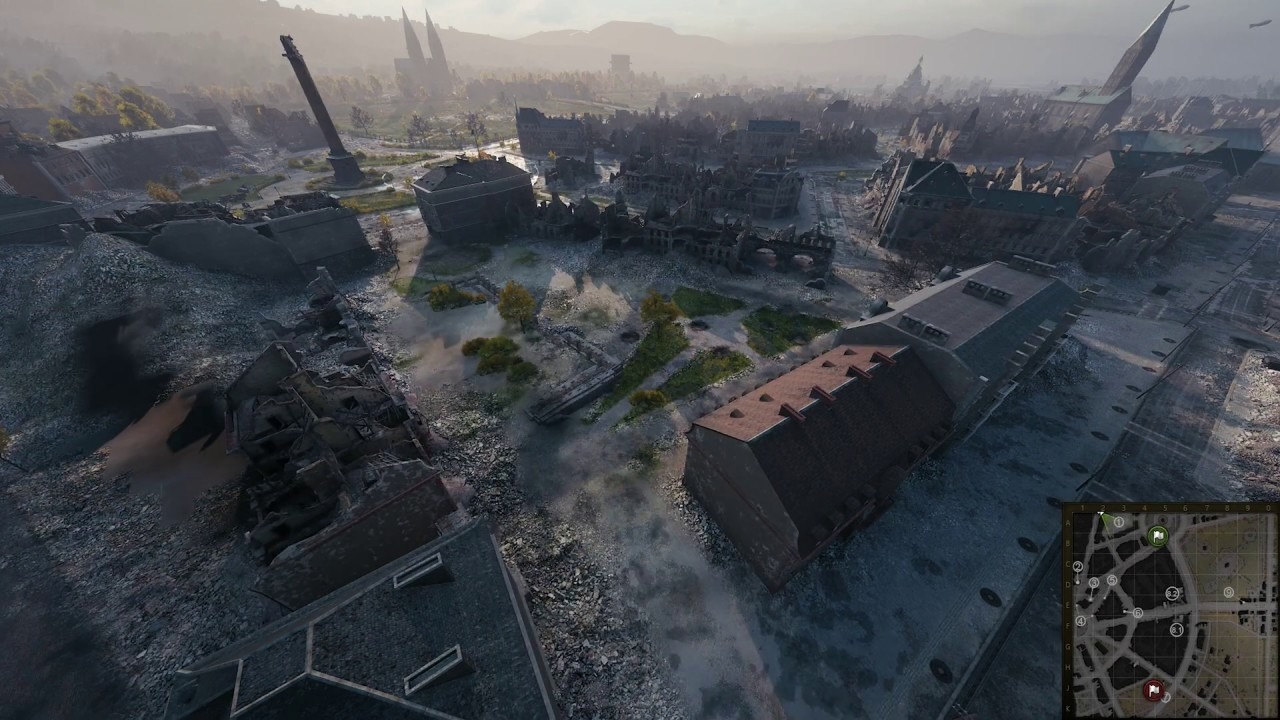Screen dimensions: 1280x720
Task: Select numbered marker 2 on the minimap
Action: 1078,566
